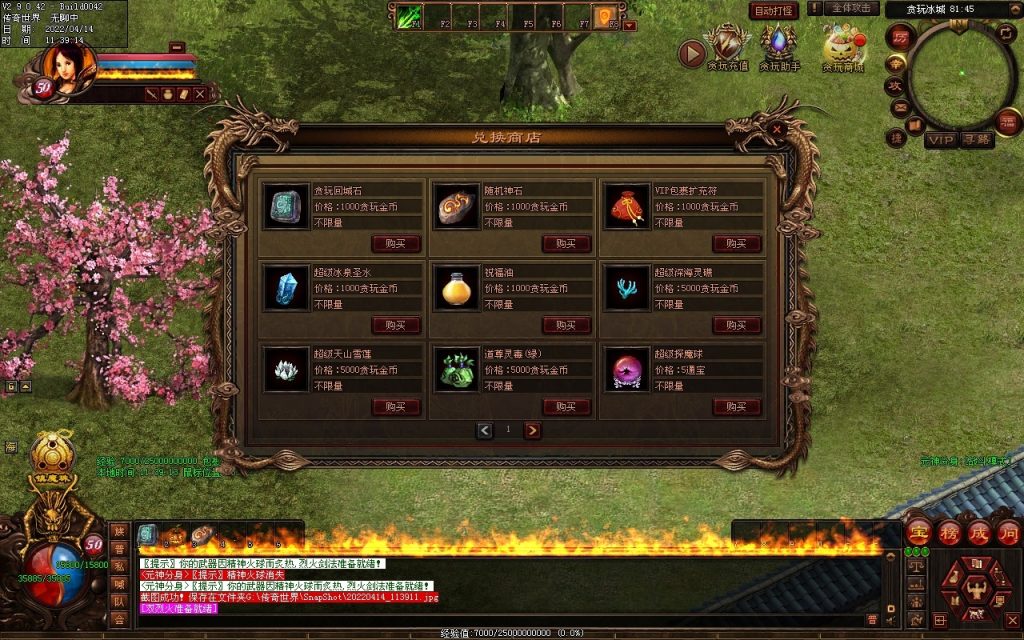Close the exchange shop window
This screenshot has height=640, width=1024.
(778, 128)
